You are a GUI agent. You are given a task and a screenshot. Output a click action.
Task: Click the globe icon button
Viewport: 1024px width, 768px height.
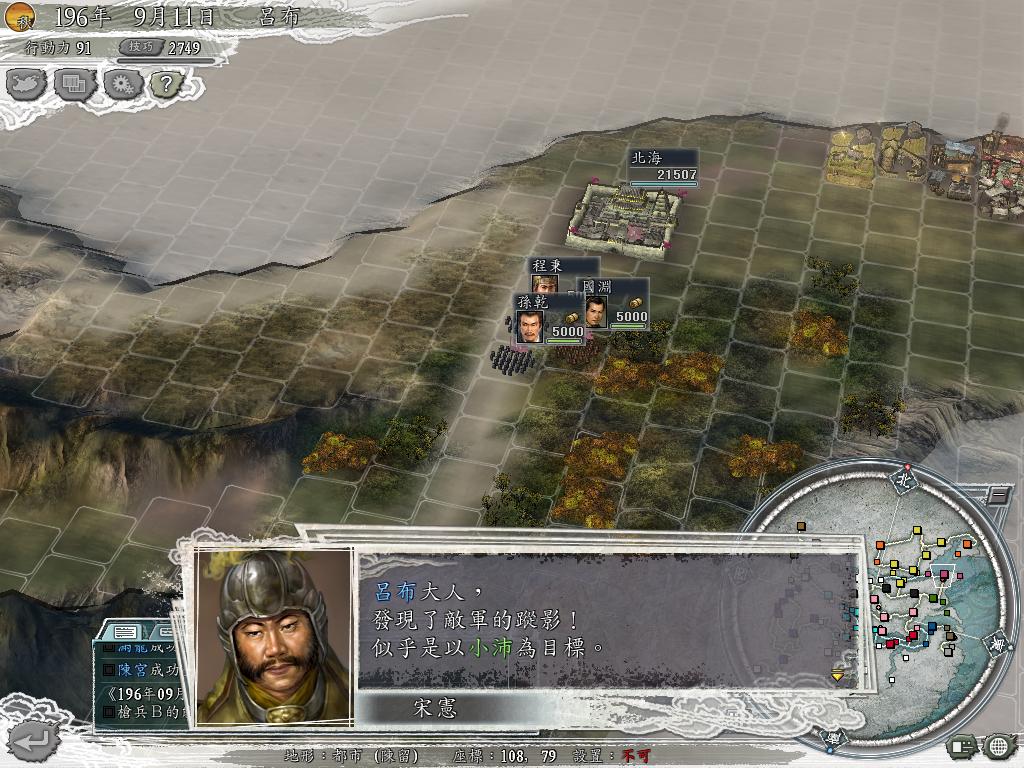click(999, 745)
